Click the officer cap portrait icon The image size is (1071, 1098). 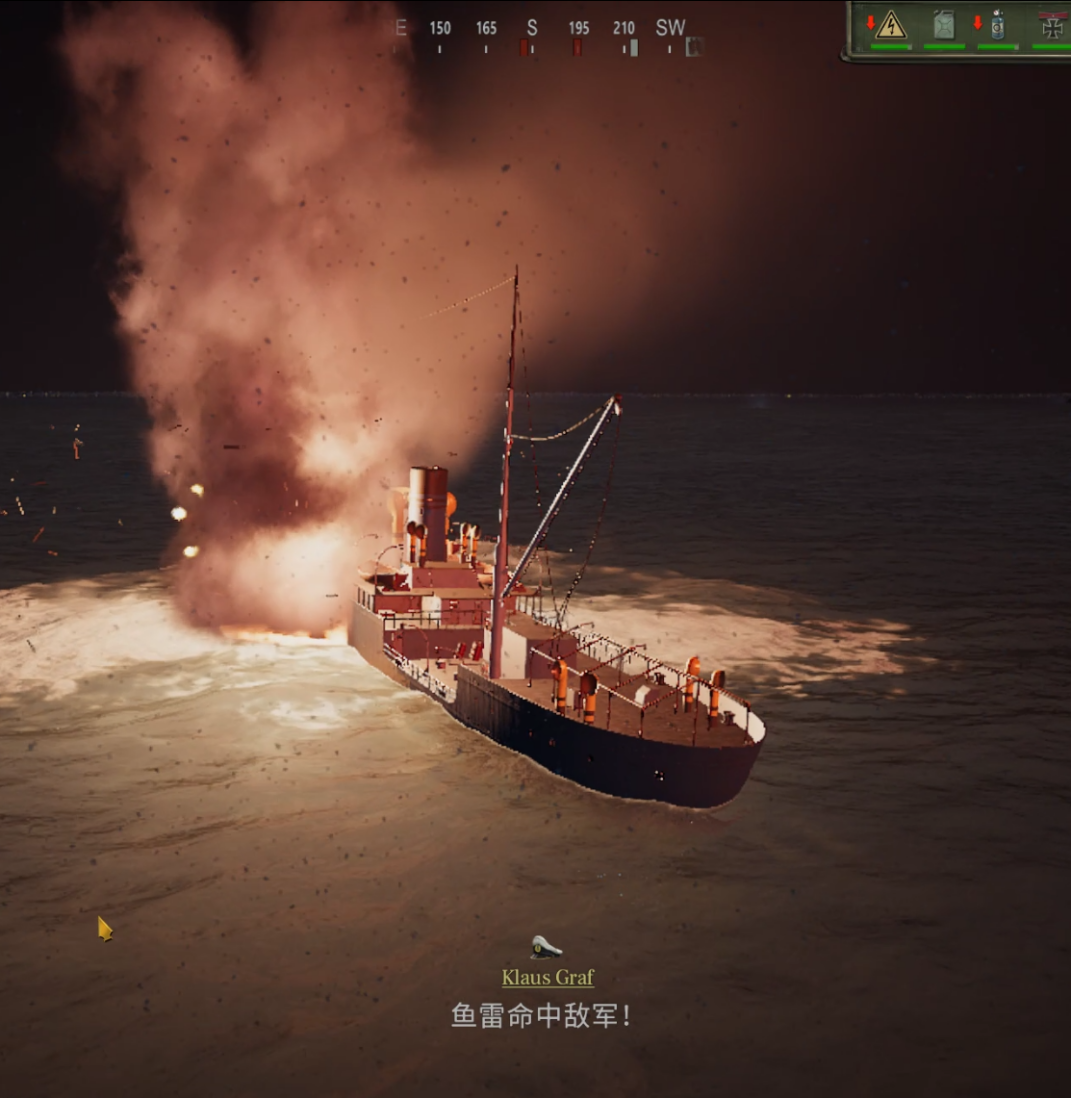(546, 946)
